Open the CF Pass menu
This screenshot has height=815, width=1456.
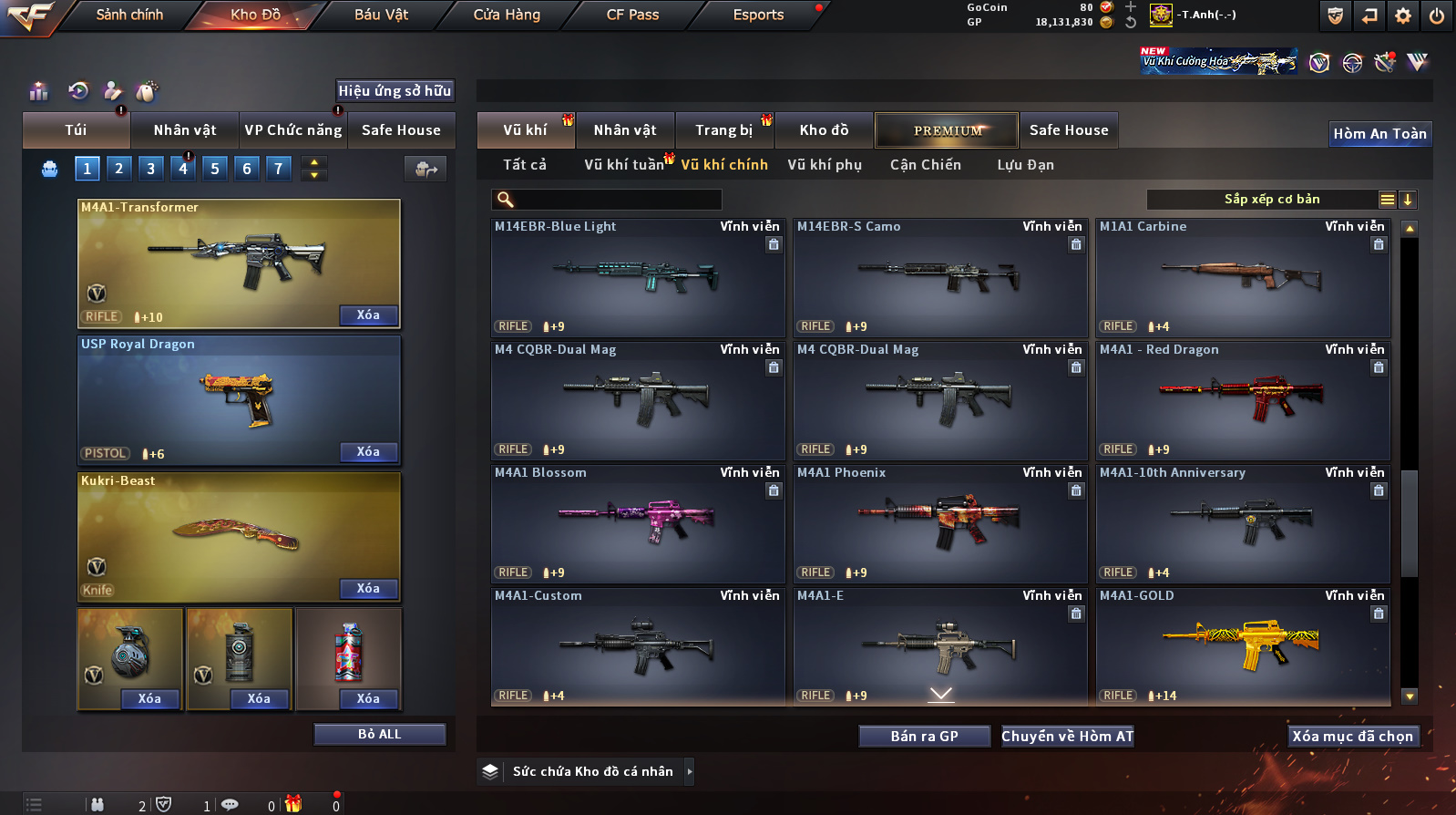[x=632, y=15]
